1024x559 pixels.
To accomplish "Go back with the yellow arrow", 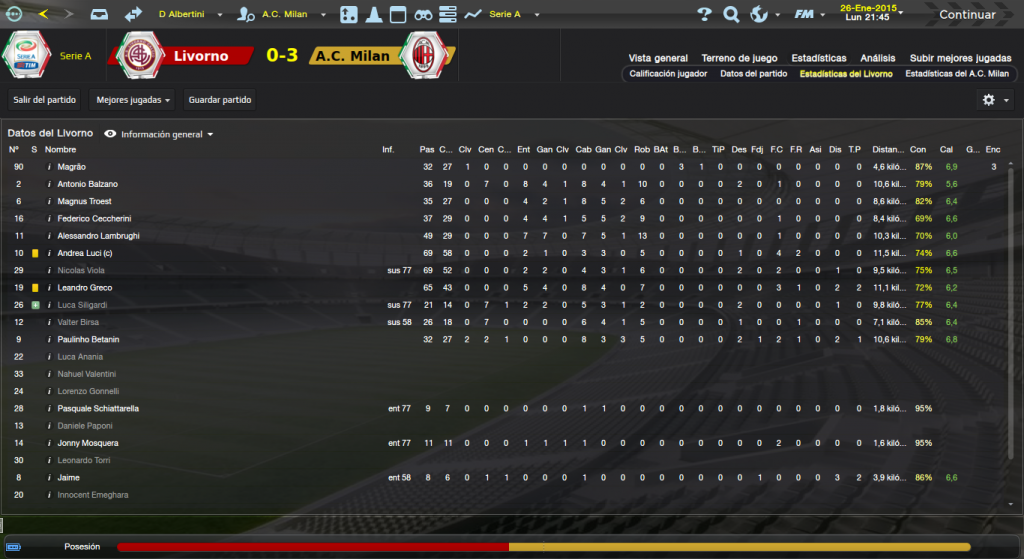I will [x=43, y=14].
